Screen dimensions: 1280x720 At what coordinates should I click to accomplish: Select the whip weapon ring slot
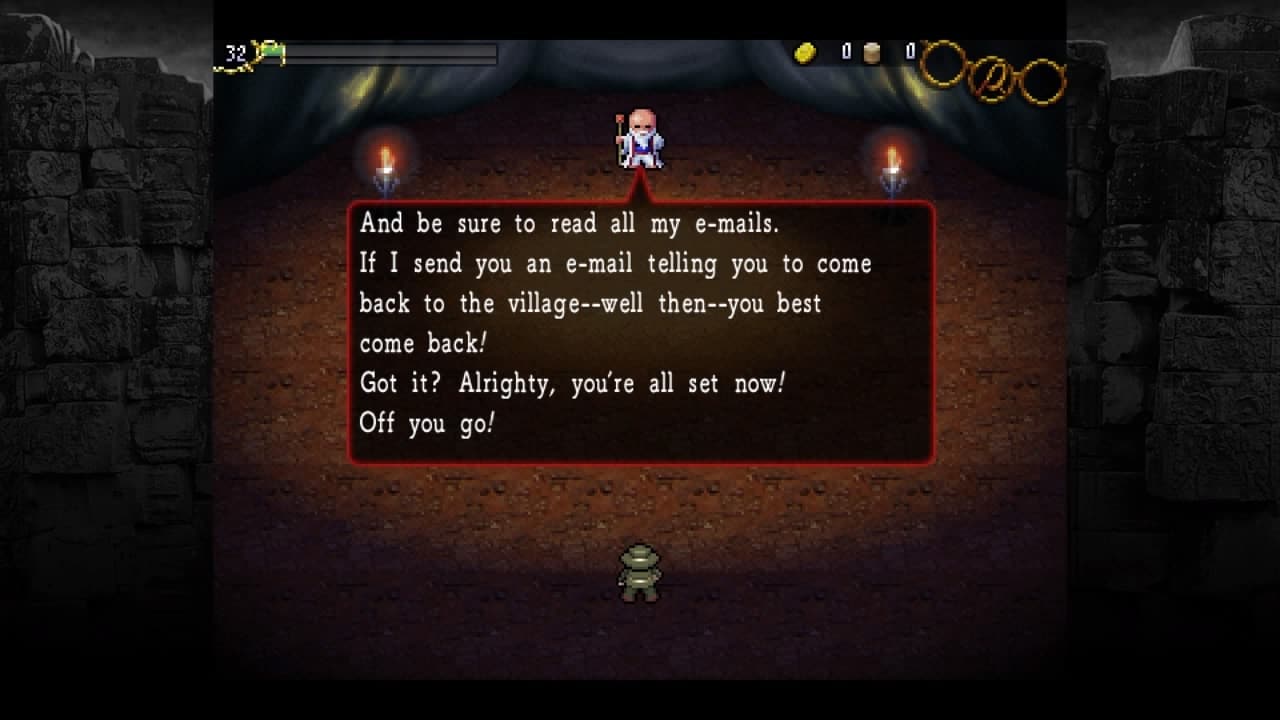[x=992, y=77]
